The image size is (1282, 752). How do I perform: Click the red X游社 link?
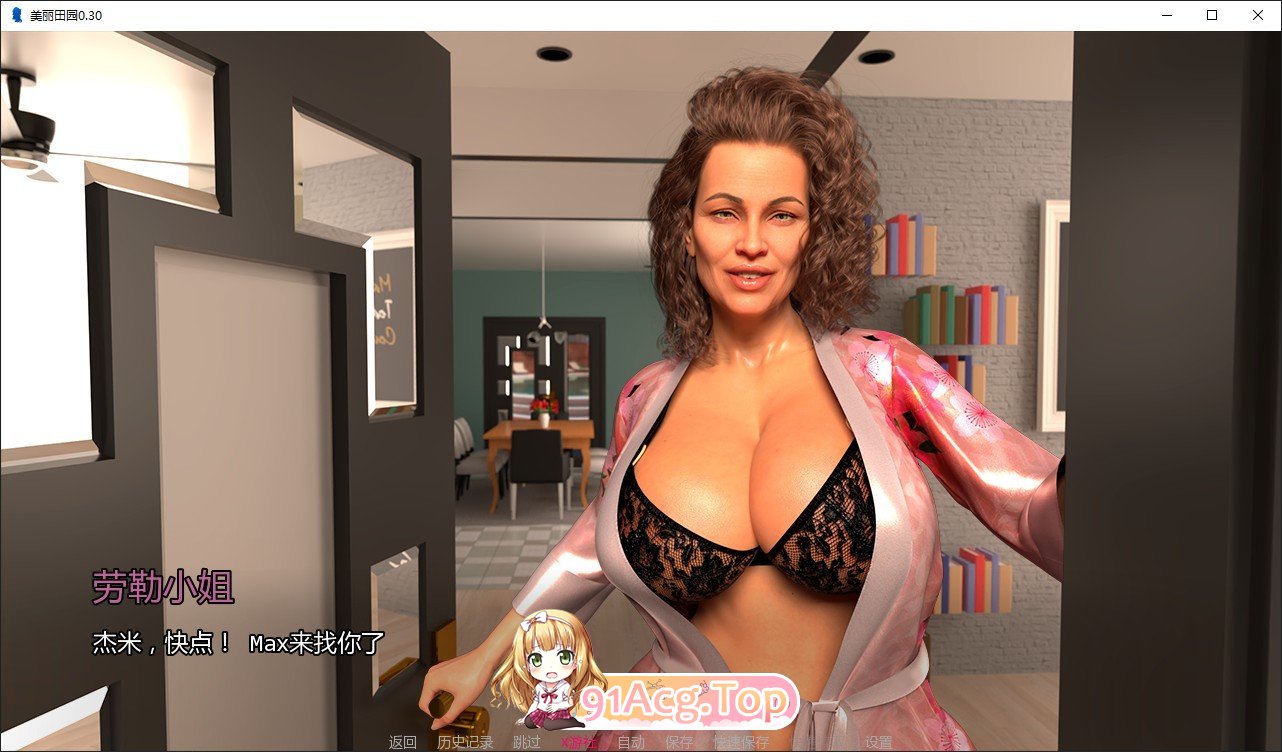coord(578,742)
